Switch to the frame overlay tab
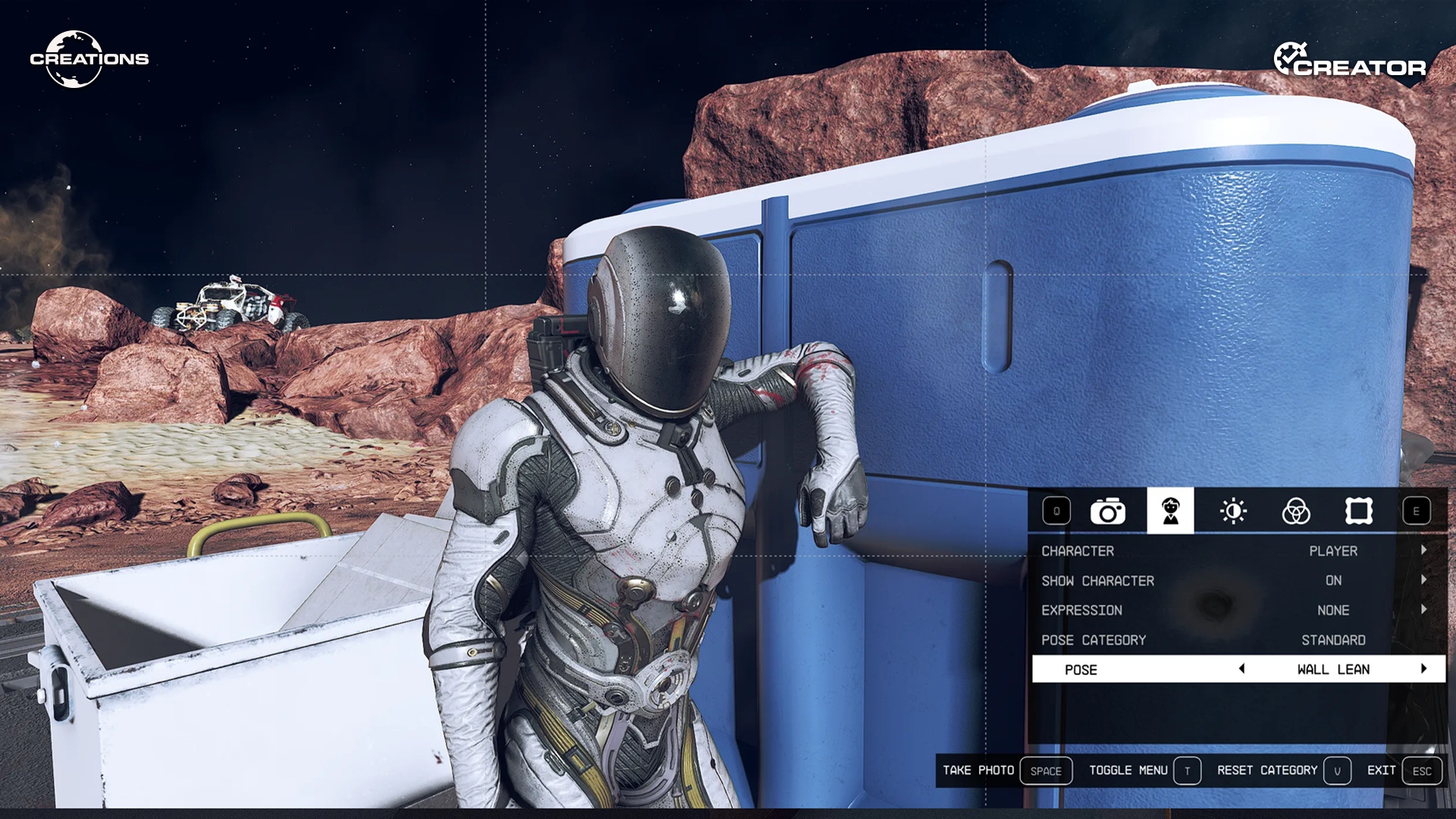The image size is (1456, 819). pyautogui.click(x=1358, y=512)
